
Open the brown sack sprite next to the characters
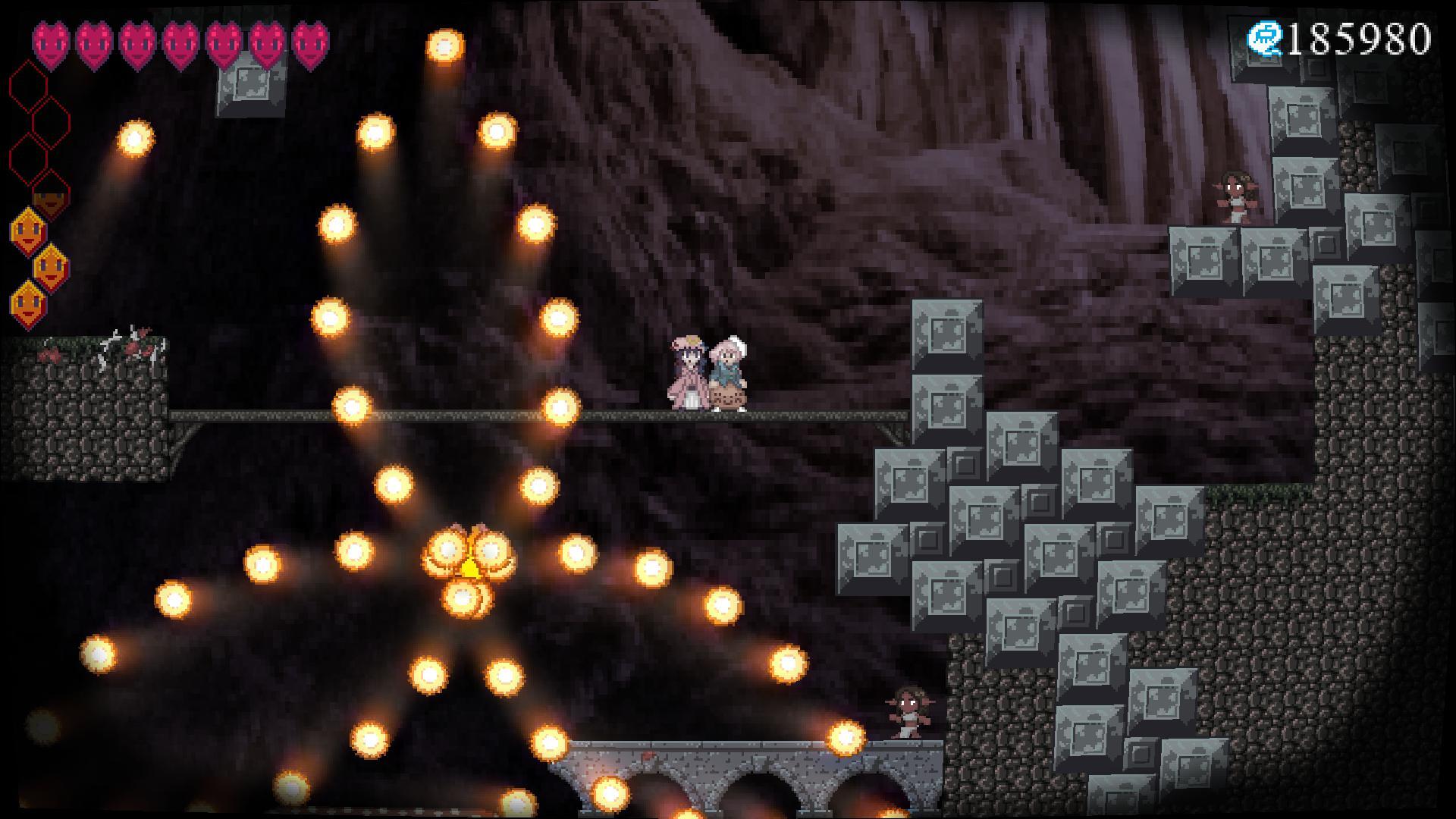tap(730, 397)
